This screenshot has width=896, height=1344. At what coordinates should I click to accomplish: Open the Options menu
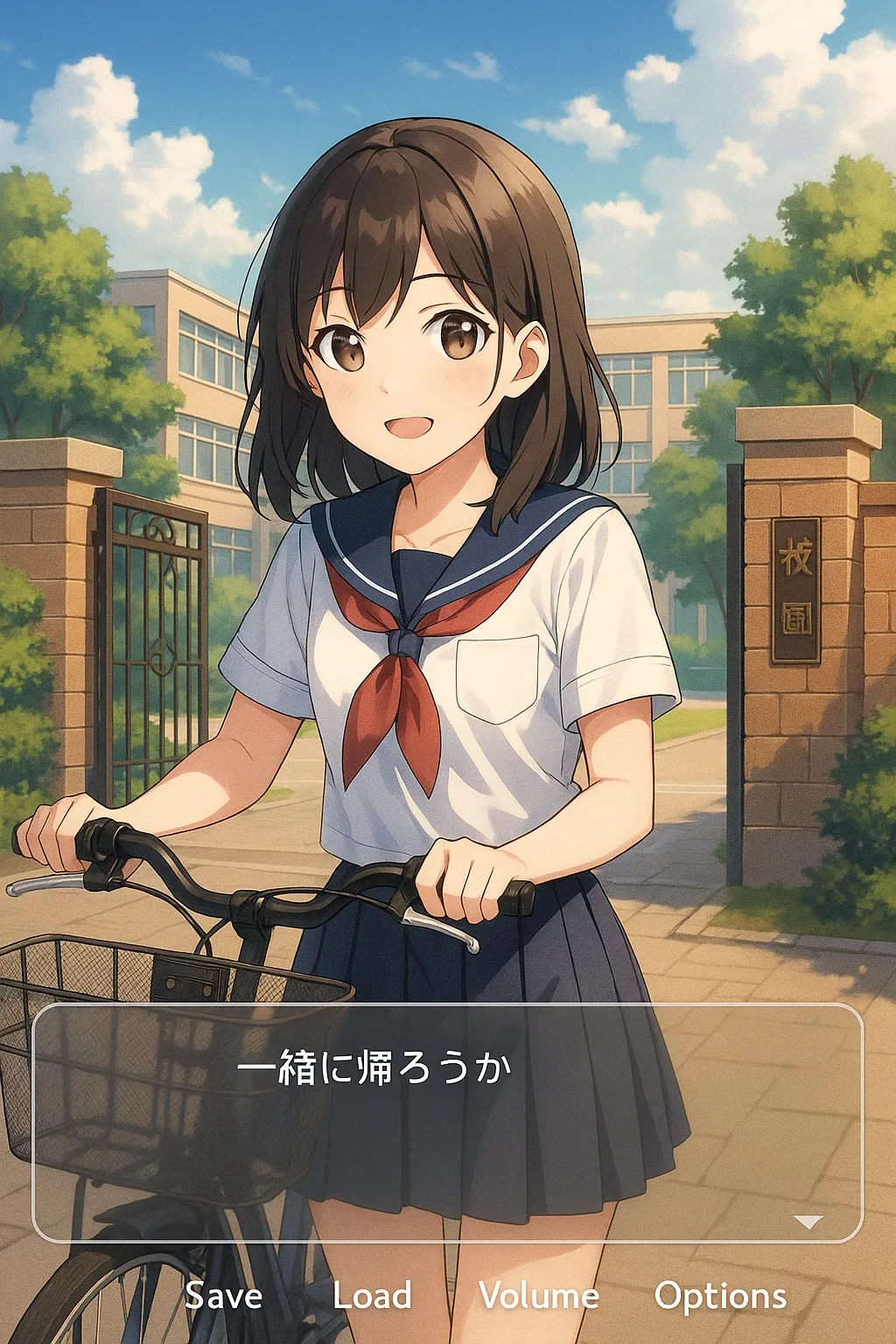[720, 1296]
